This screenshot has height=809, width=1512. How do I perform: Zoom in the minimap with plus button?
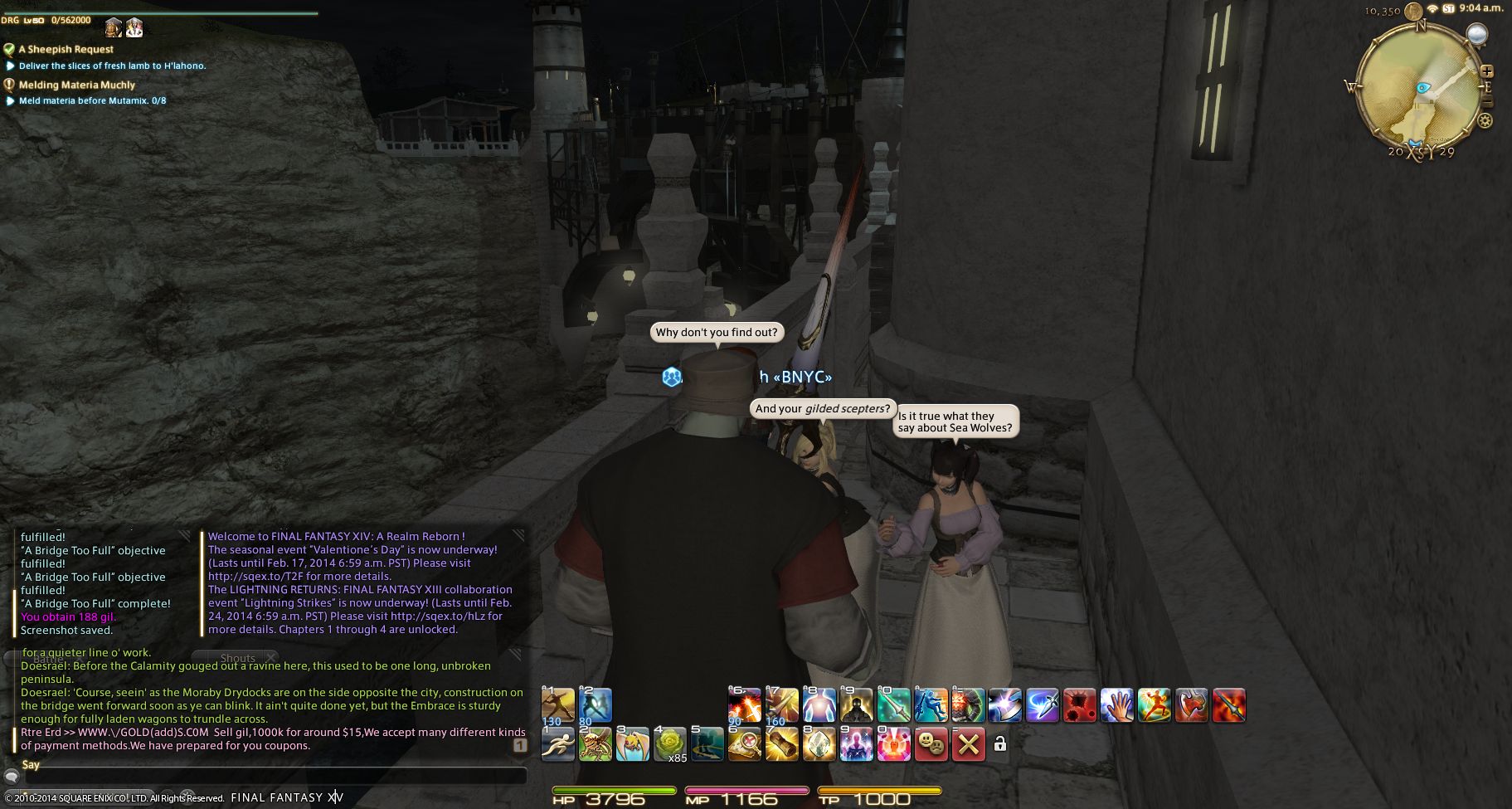coord(1487,72)
